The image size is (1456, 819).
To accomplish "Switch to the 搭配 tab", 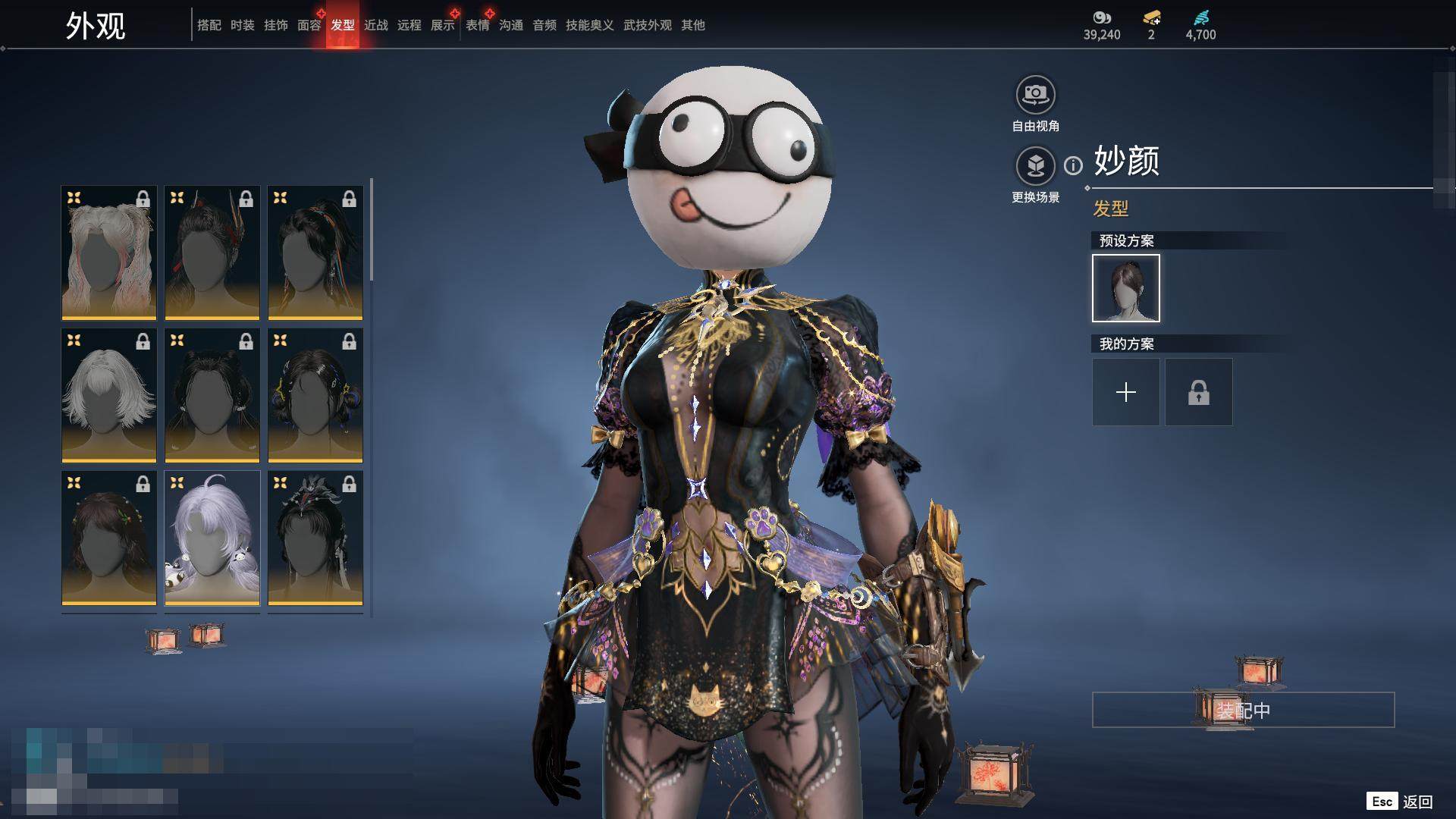I will [x=209, y=25].
